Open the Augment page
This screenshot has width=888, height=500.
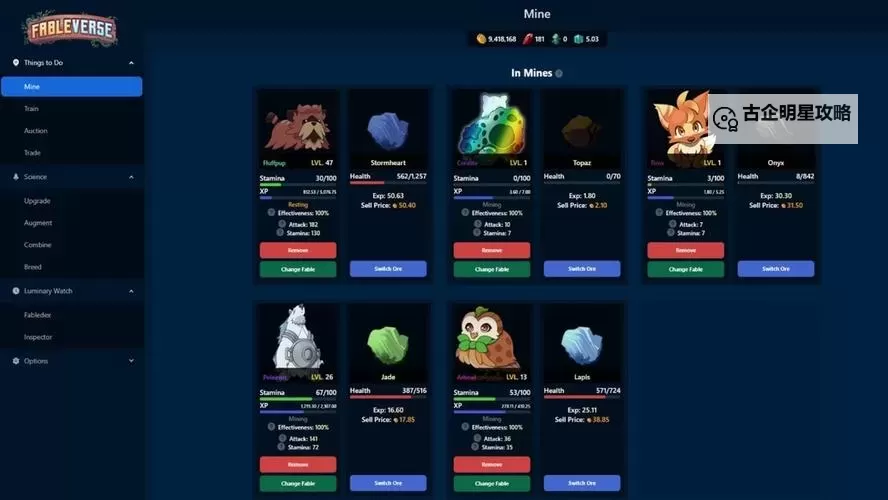38,223
